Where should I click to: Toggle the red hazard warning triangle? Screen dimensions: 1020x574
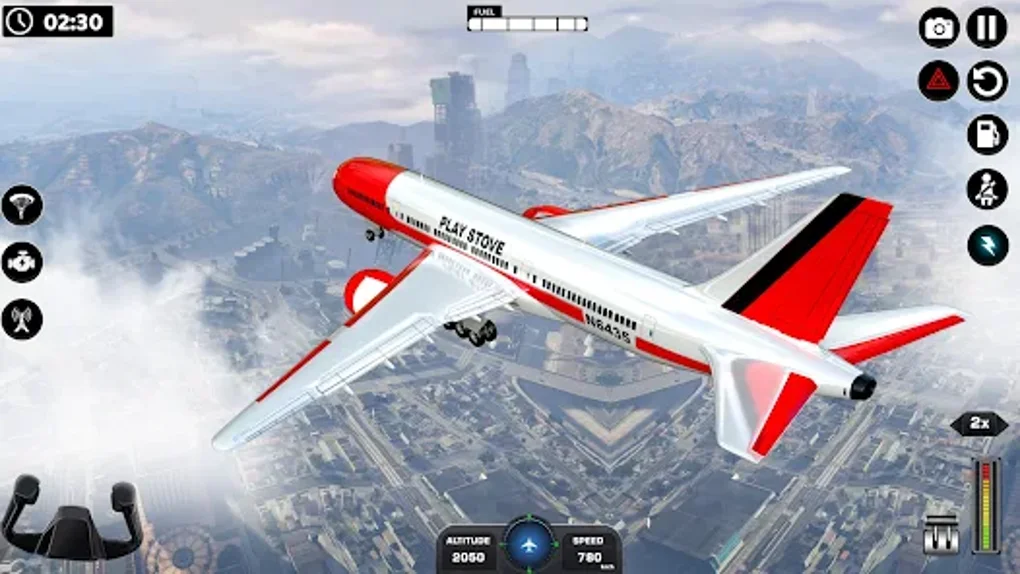pos(939,81)
